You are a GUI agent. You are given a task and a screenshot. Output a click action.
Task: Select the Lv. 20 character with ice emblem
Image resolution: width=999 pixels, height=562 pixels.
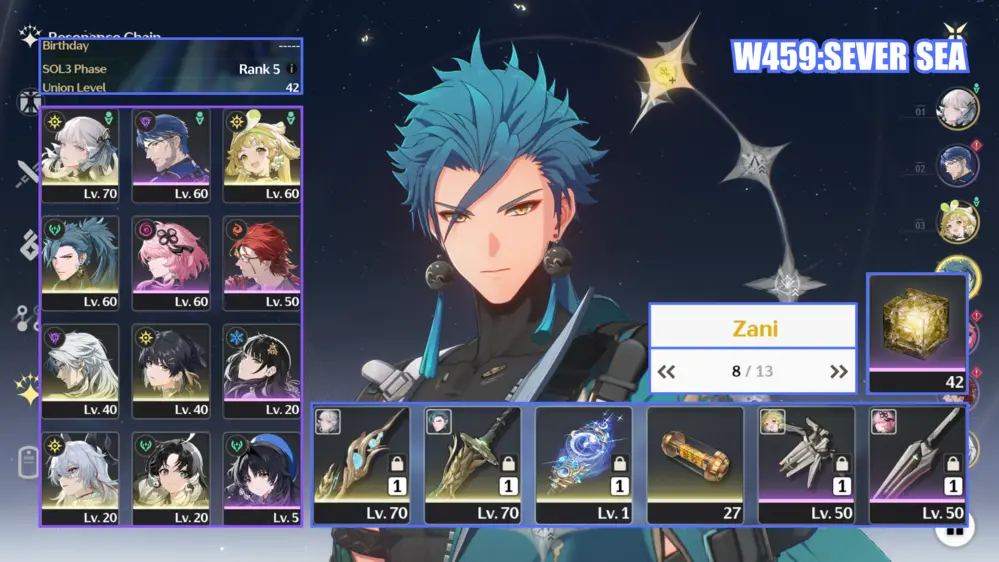point(262,370)
